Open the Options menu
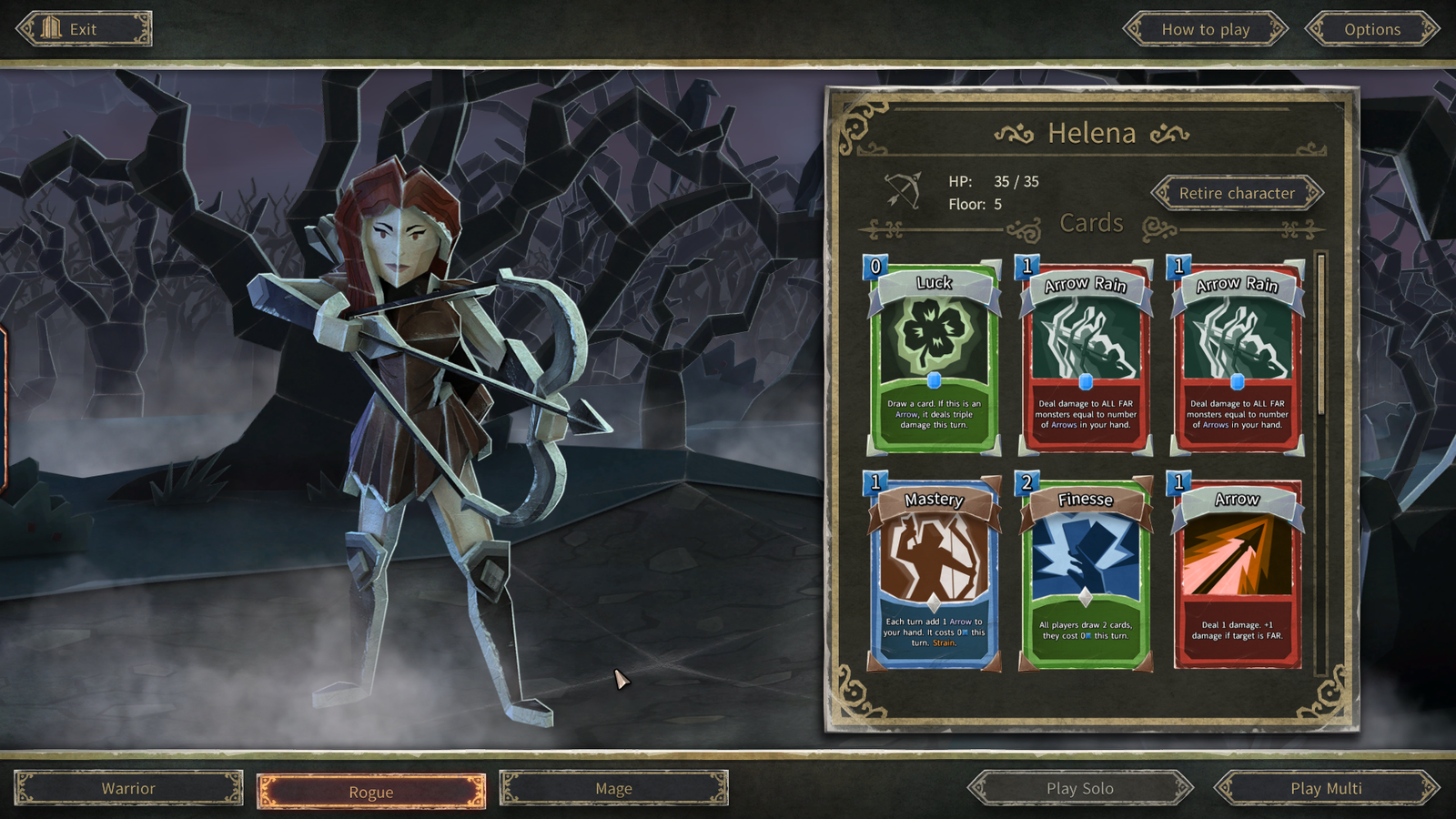The height and width of the screenshot is (819, 1456). 1371,29
